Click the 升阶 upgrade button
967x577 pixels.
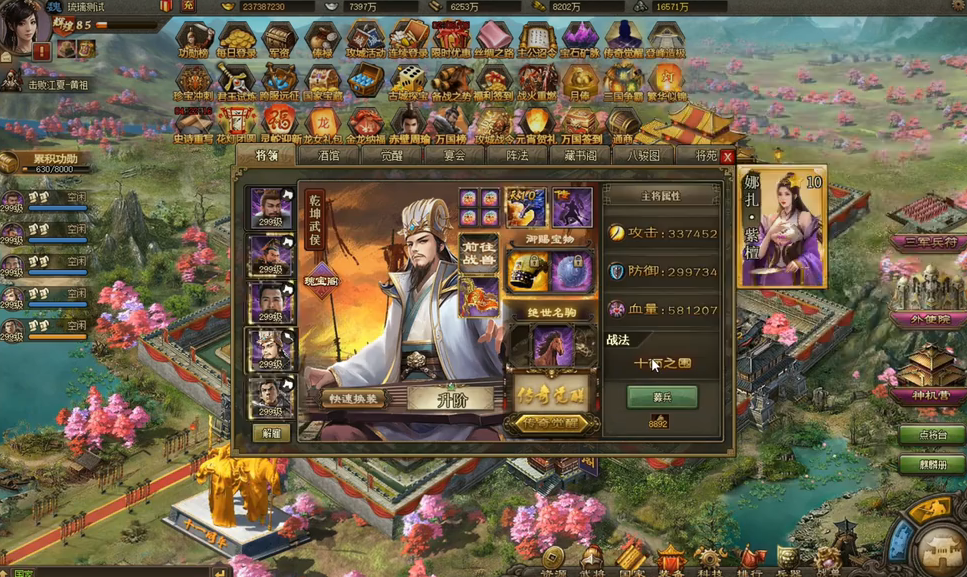tap(450, 399)
